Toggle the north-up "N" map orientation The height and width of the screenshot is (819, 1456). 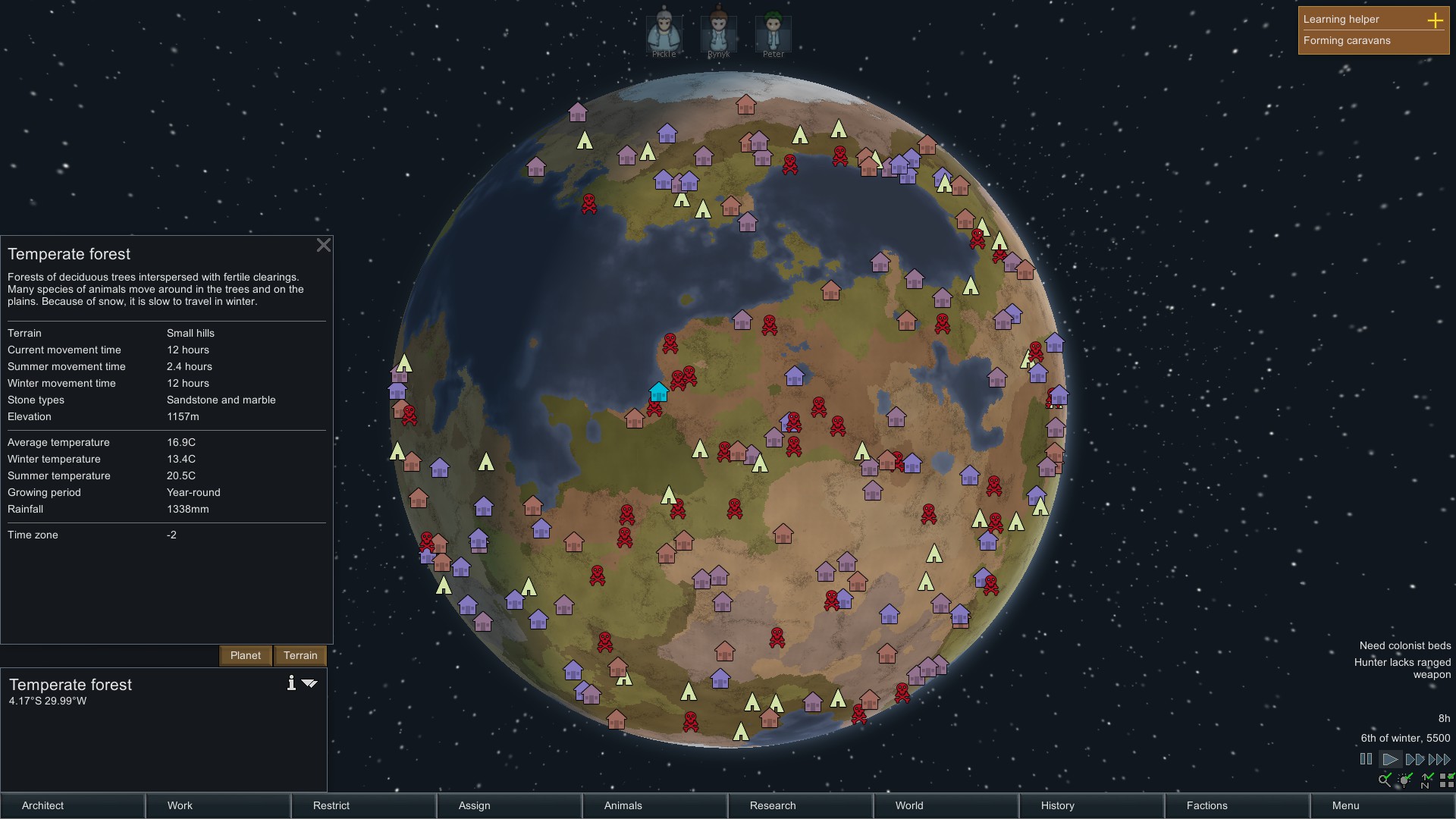(1427, 780)
